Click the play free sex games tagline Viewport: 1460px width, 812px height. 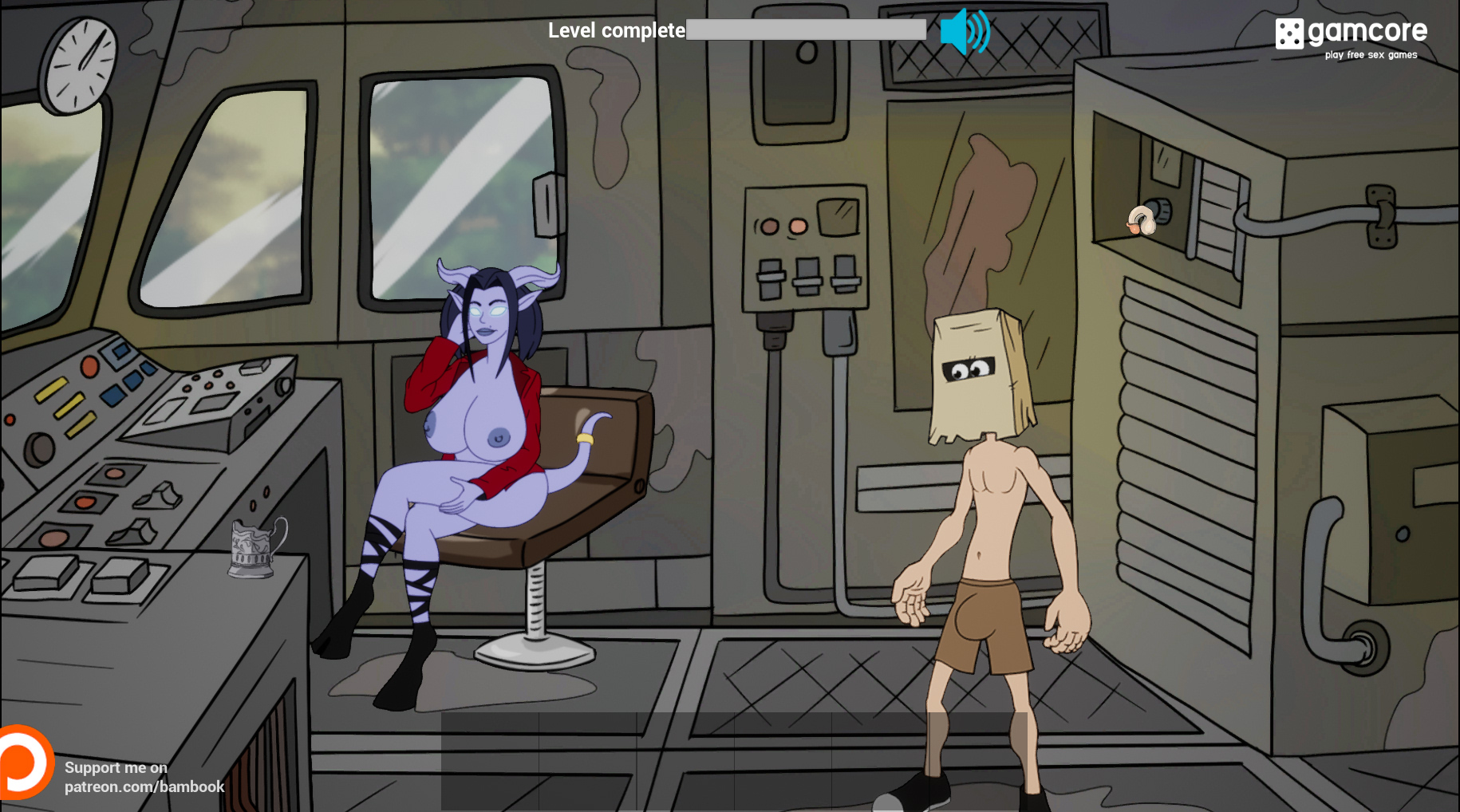[x=1369, y=55]
